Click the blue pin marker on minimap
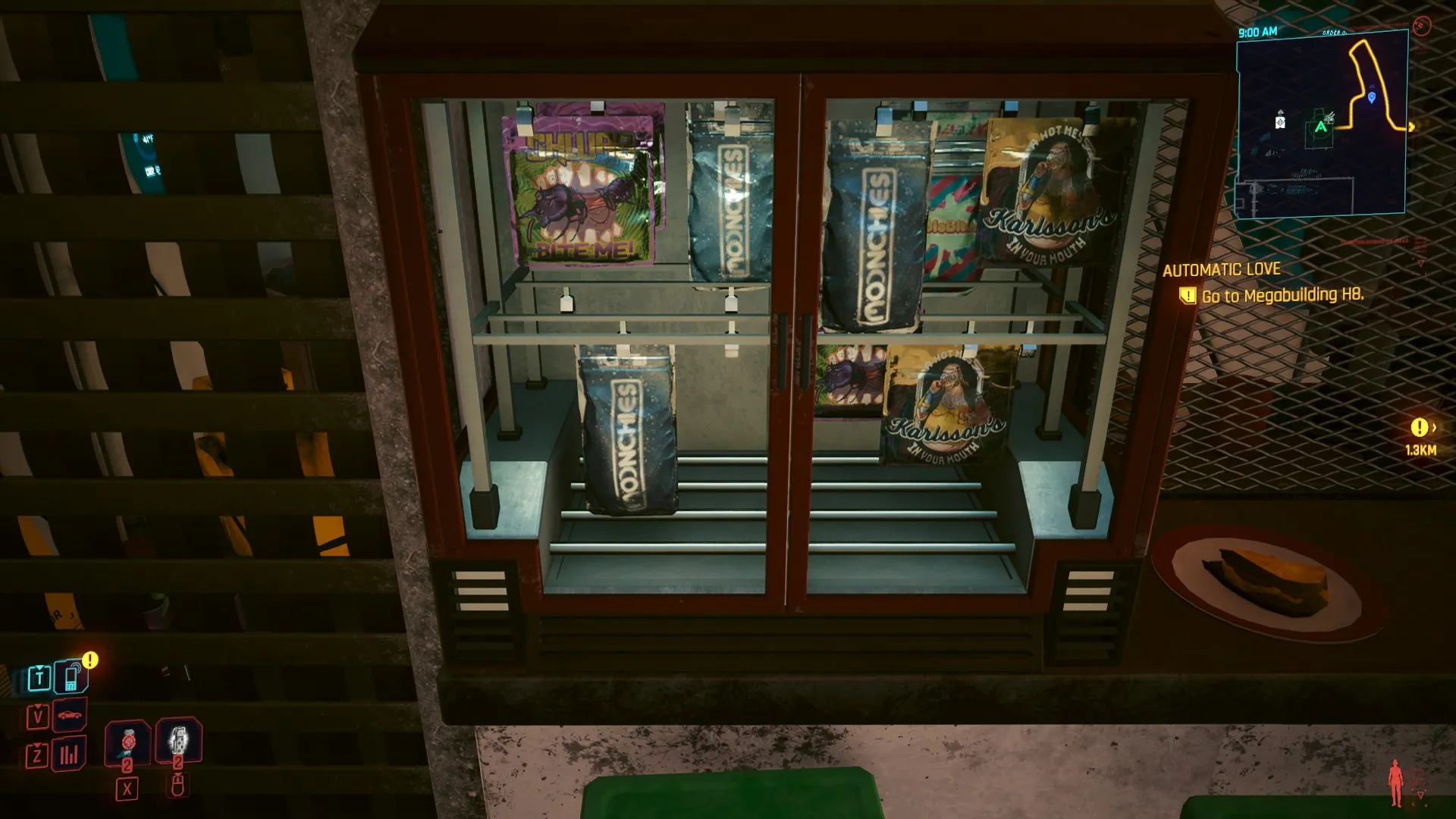The width and height of the screenshot is (1456, 819). click(1371, 98)
